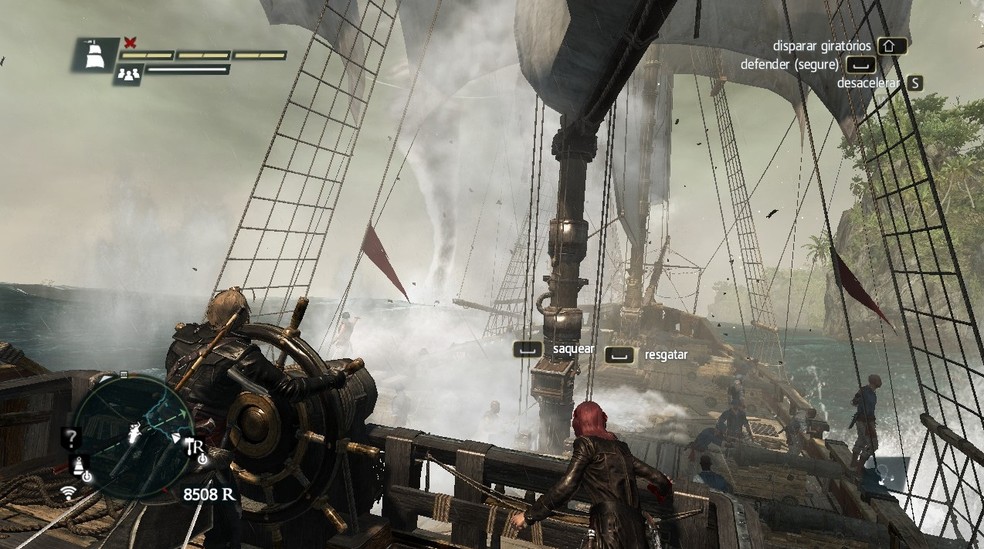Image resolution: width=984 pixels, height=549 pixels.
Task: Click the red crossed swords icon
Action: (129, 42)
